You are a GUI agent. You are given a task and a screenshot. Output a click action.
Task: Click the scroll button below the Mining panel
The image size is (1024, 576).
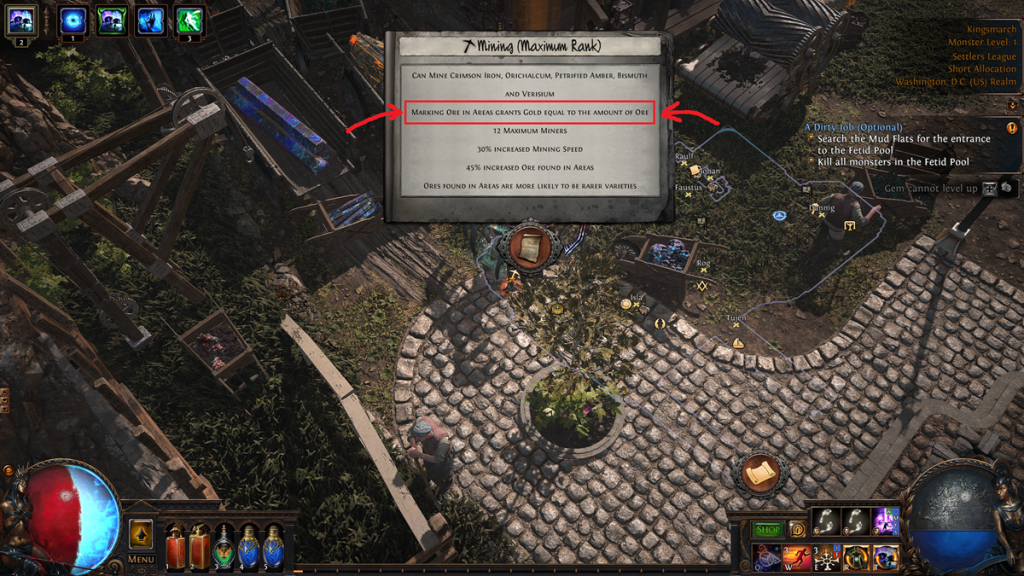point(528,246)
